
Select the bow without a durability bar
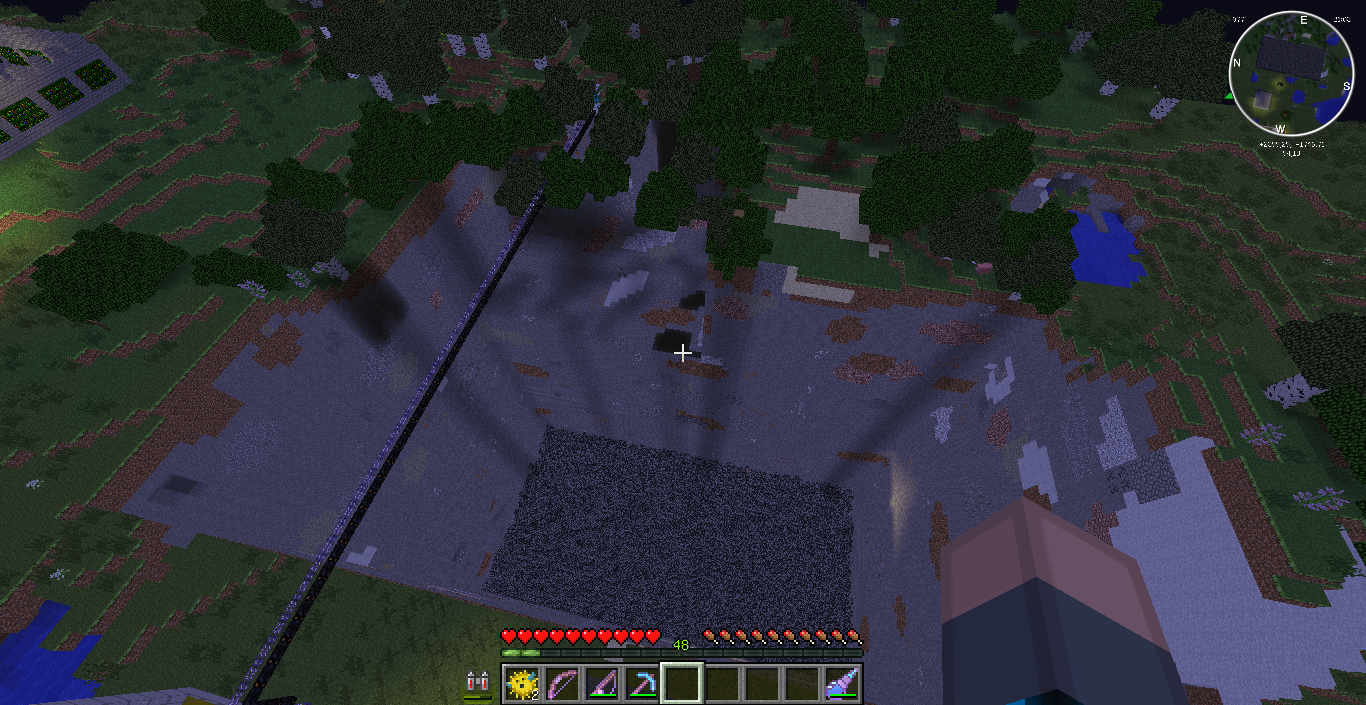tap(561, 684)
